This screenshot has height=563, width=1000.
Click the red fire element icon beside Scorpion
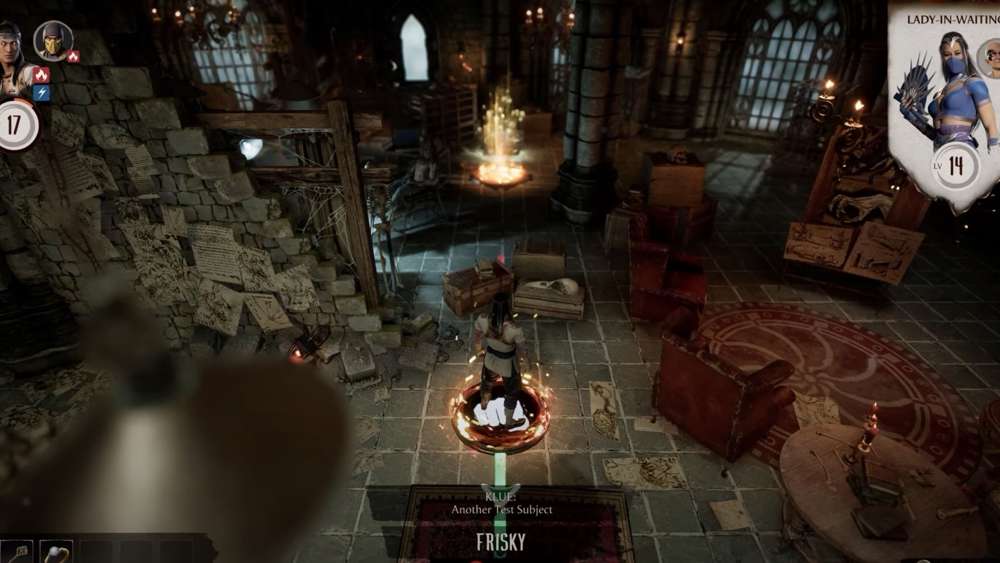point(73,57)
